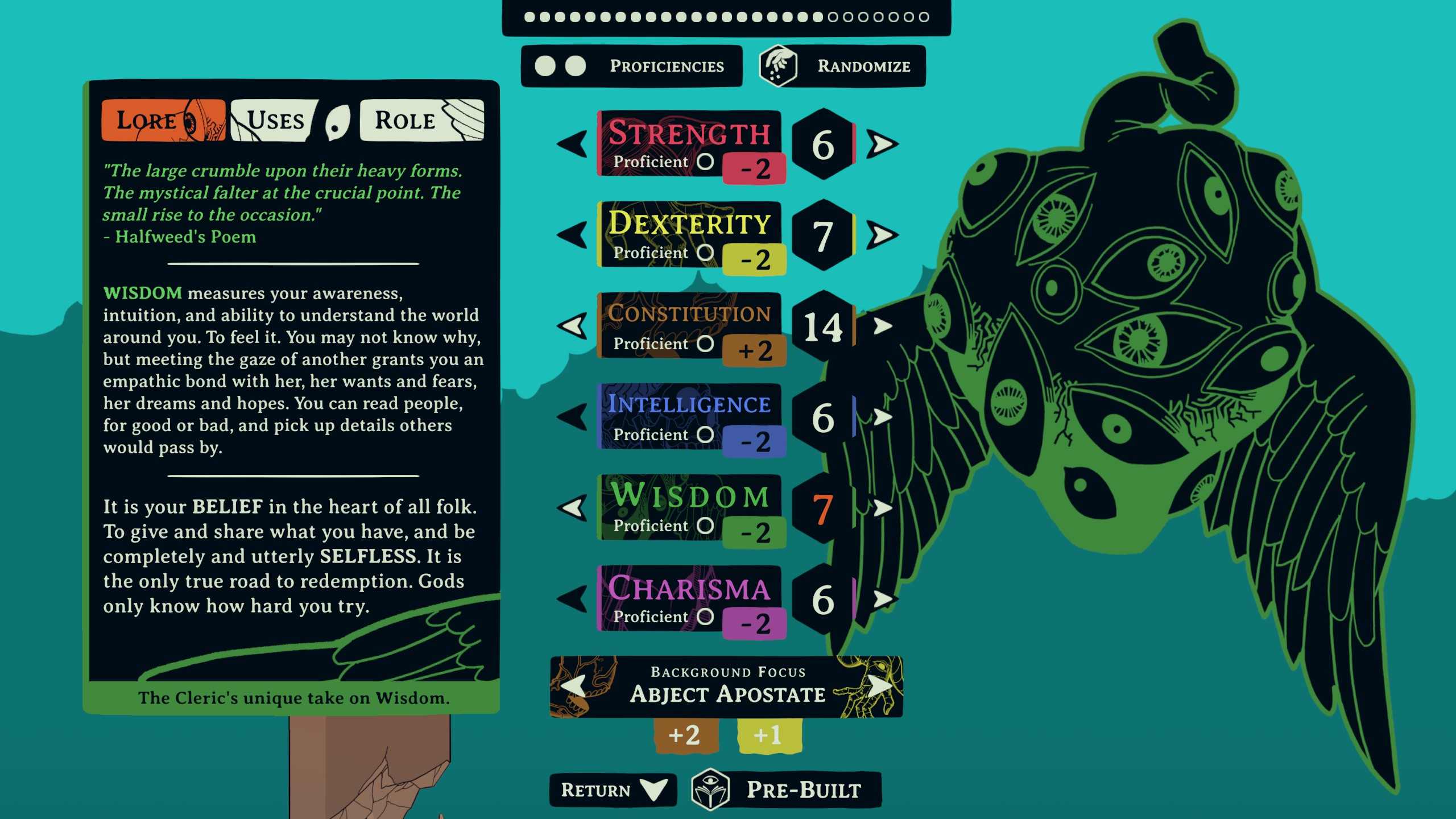Raise the Dexterity score
Screen dimensions: 1456x819
click(882, 235)
